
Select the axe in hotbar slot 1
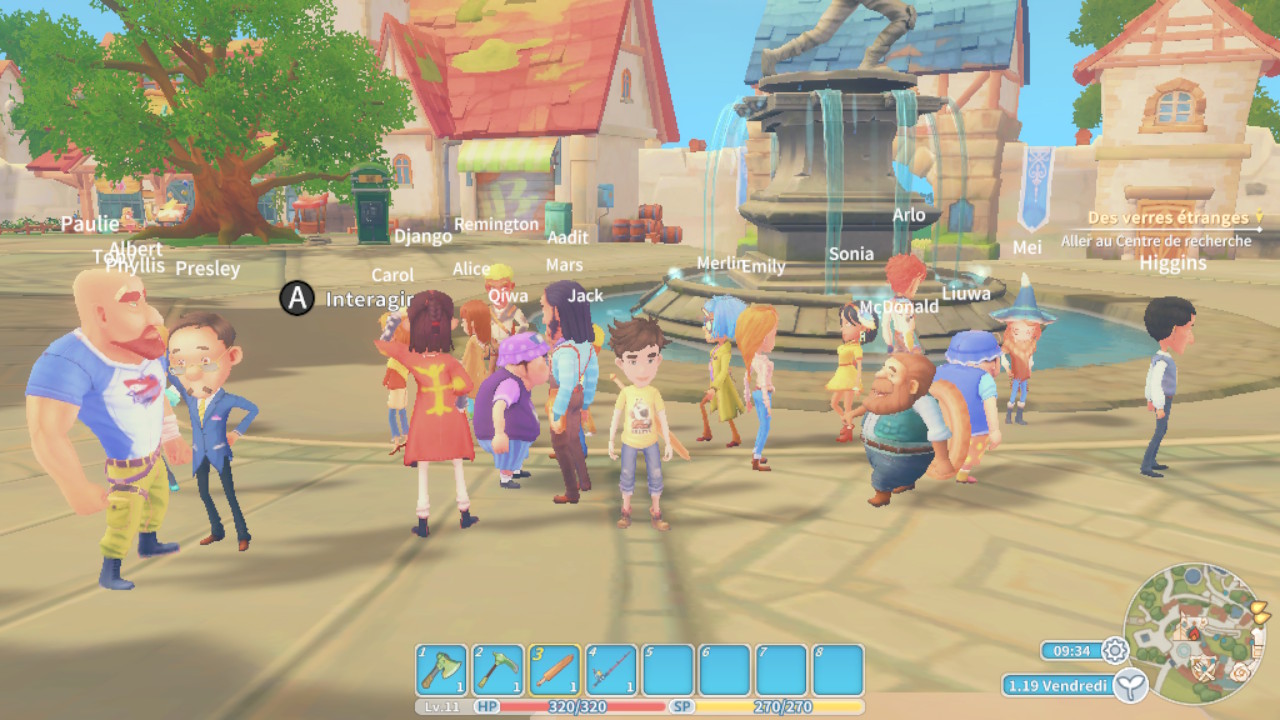click(441, 670)
